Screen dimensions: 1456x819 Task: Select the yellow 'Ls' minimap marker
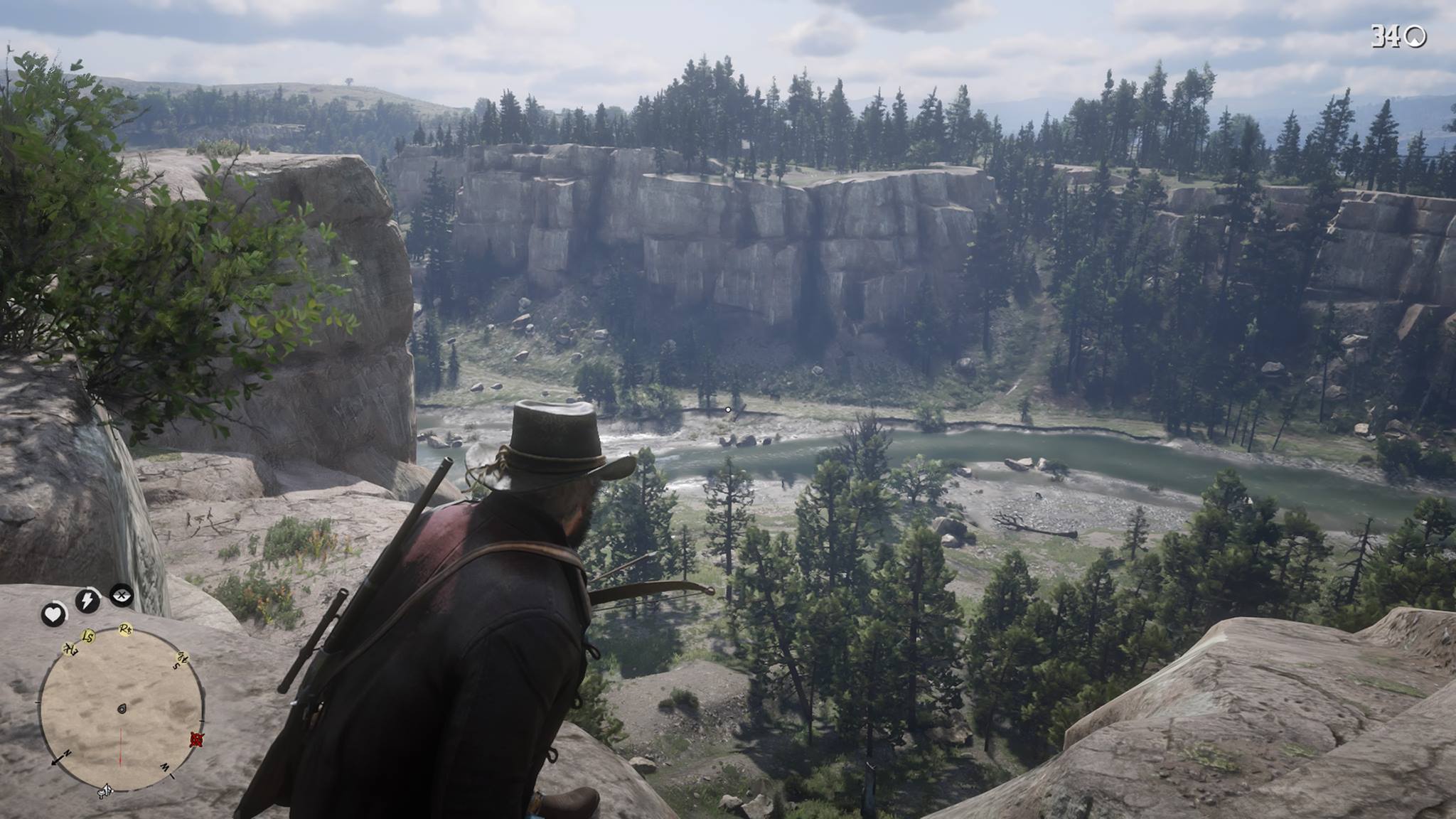tap(89, 636)
